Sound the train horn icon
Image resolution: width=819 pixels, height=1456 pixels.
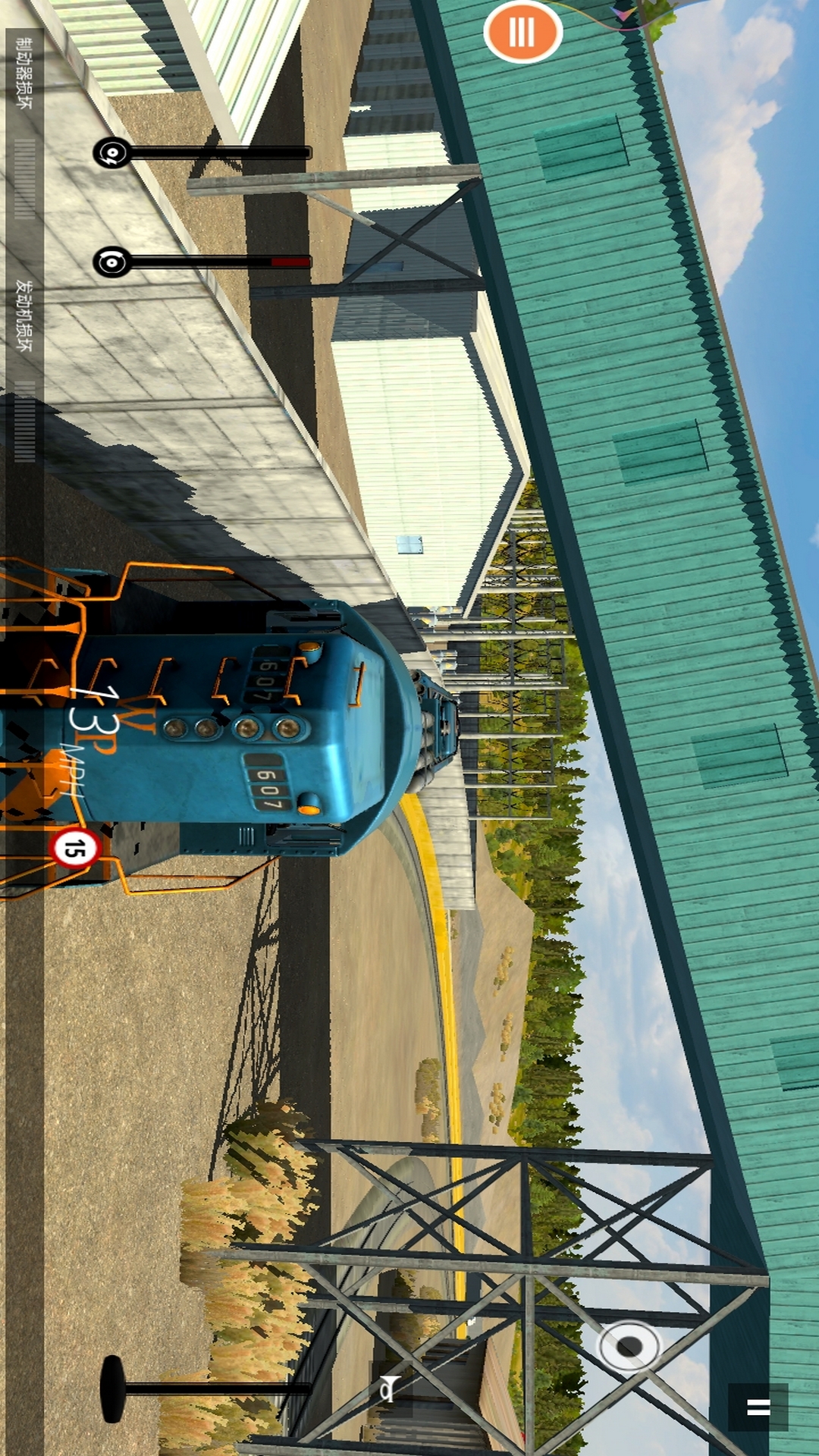[x=388, y=1388]
